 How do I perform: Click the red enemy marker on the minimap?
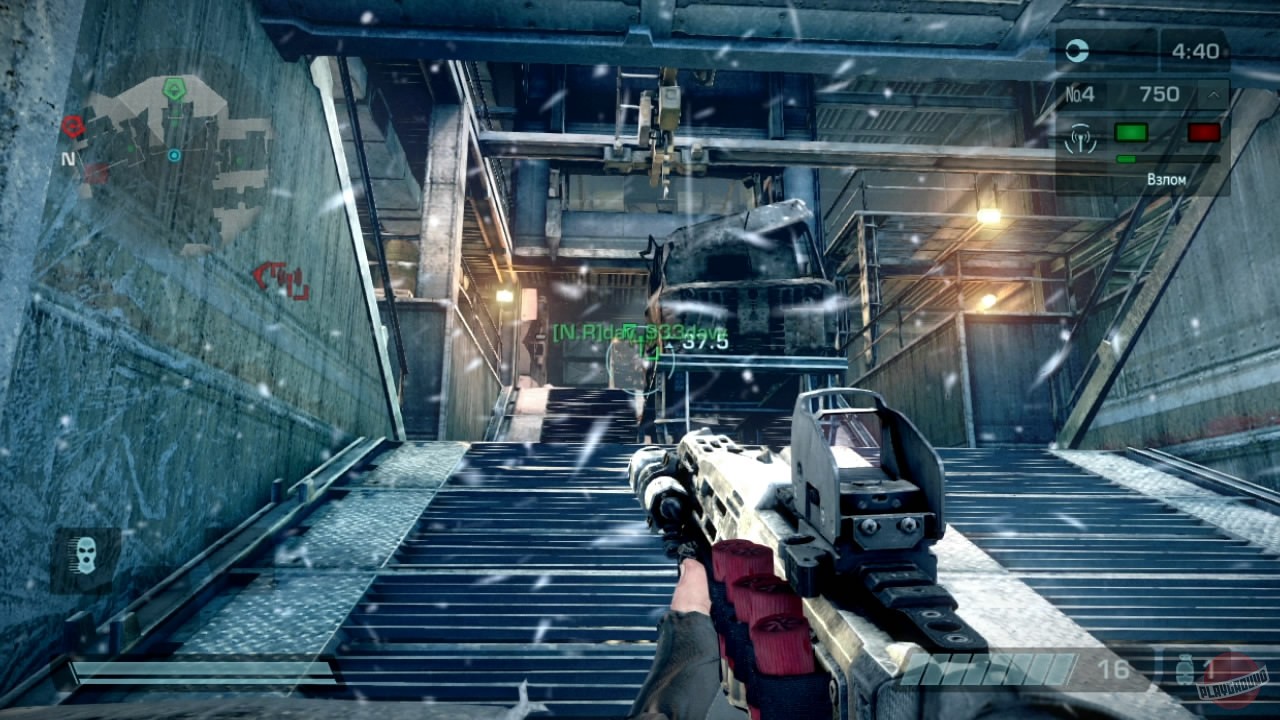click(72, 127)
